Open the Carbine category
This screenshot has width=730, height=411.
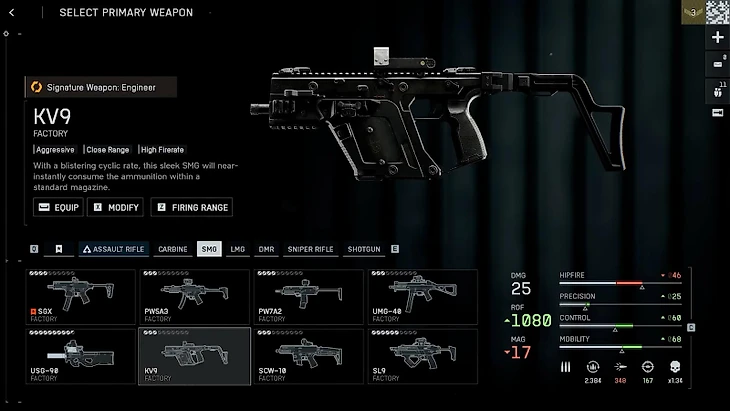tap(173, 249)
